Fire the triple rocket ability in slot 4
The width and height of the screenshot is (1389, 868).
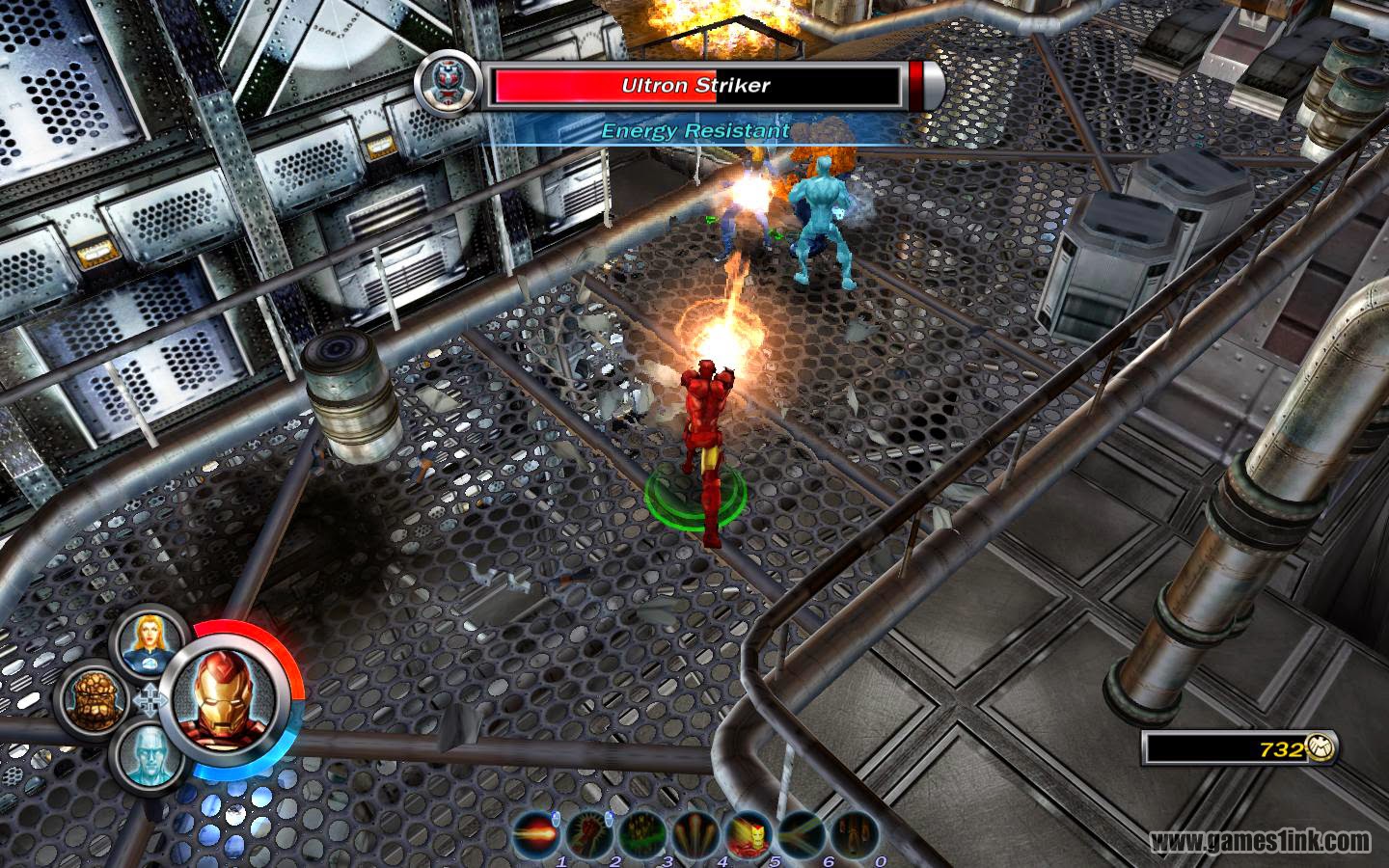pos(694,832)
